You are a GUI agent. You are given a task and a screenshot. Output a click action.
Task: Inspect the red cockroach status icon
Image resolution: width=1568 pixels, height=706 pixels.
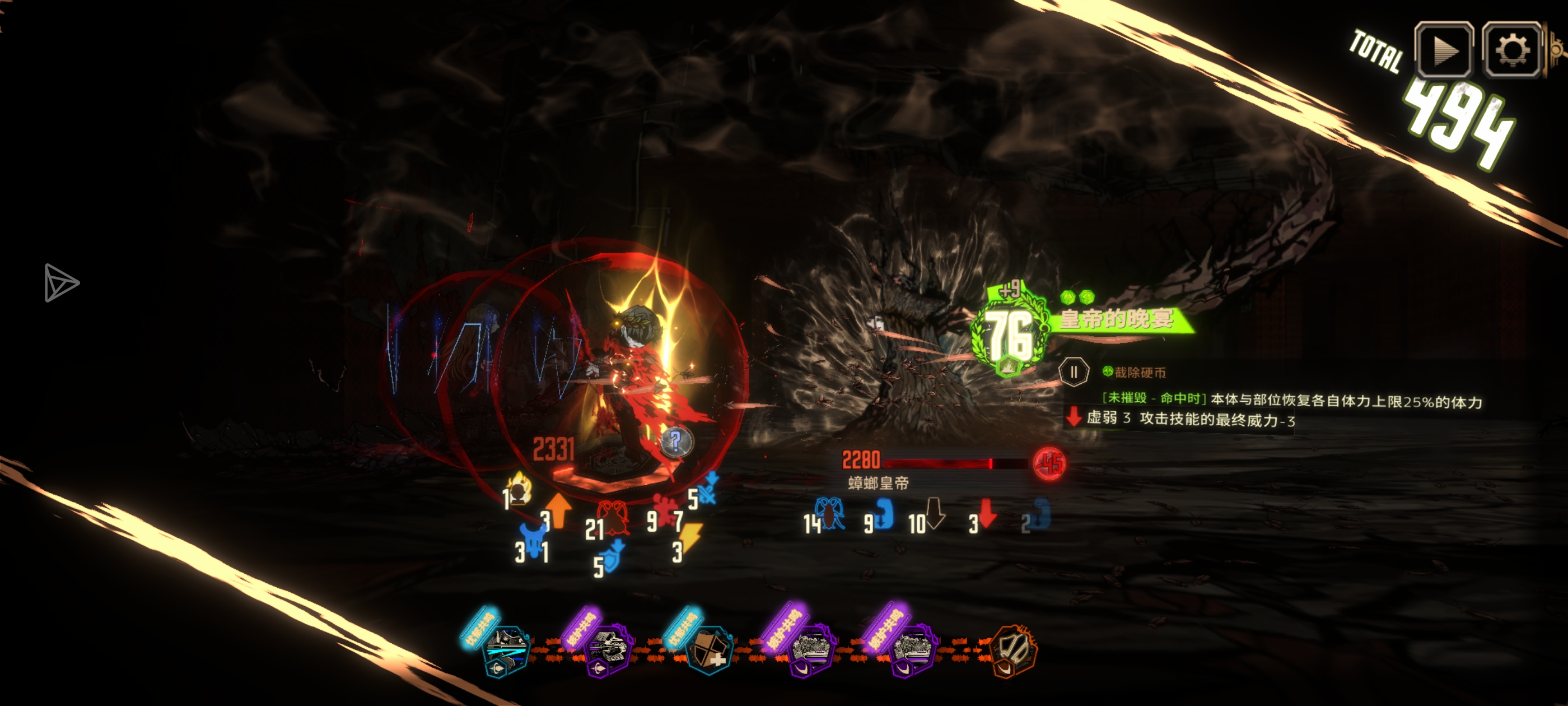click(613, 517)
